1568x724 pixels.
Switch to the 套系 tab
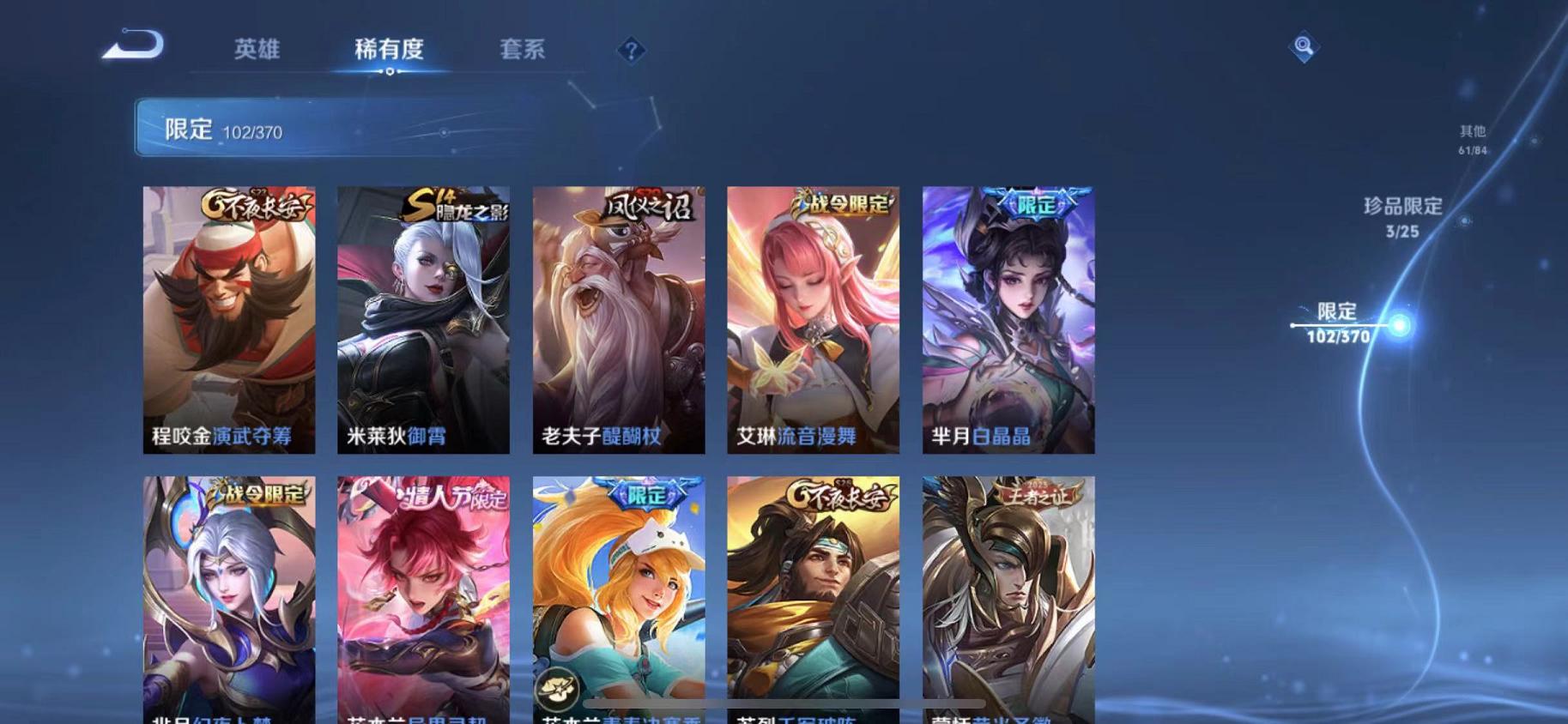pyautogui.click(x=524, y=50)
